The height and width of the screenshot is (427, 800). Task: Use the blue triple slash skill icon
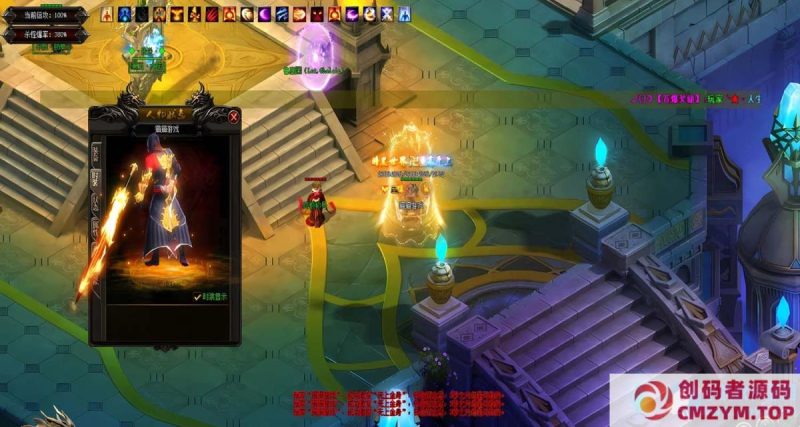[x=282, y=15]
